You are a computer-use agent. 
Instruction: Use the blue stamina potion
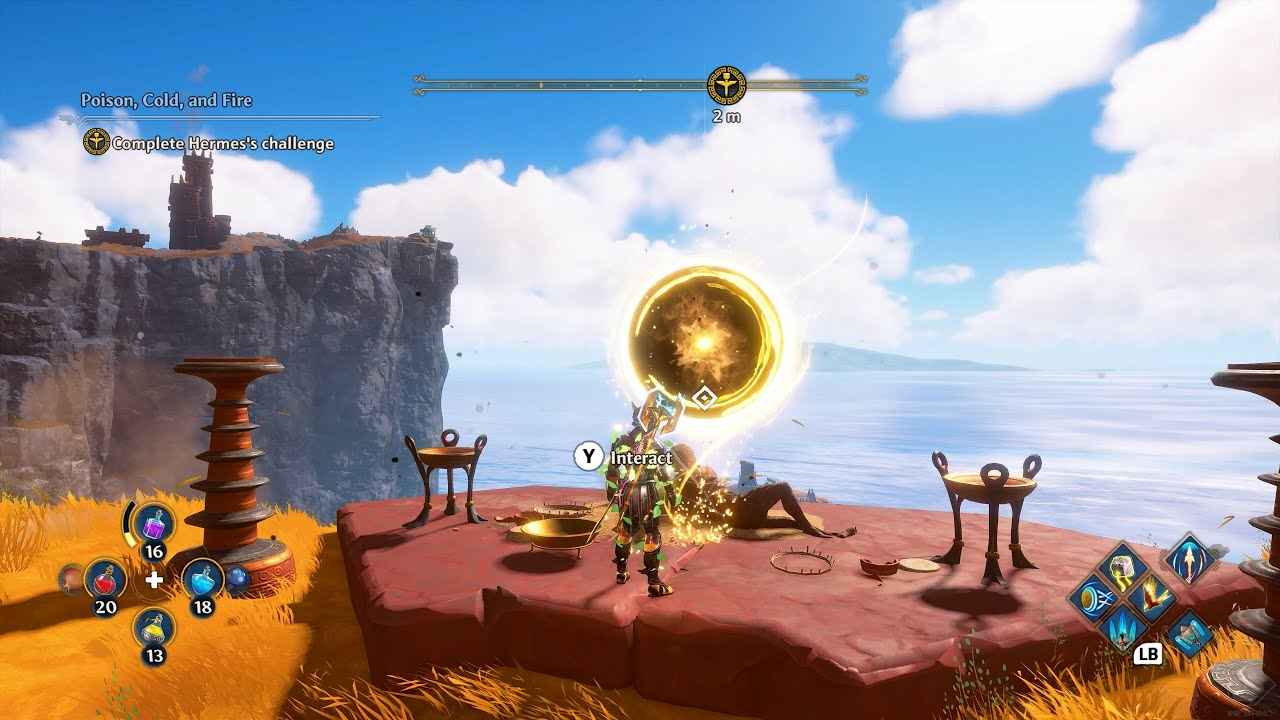[203, 577]
